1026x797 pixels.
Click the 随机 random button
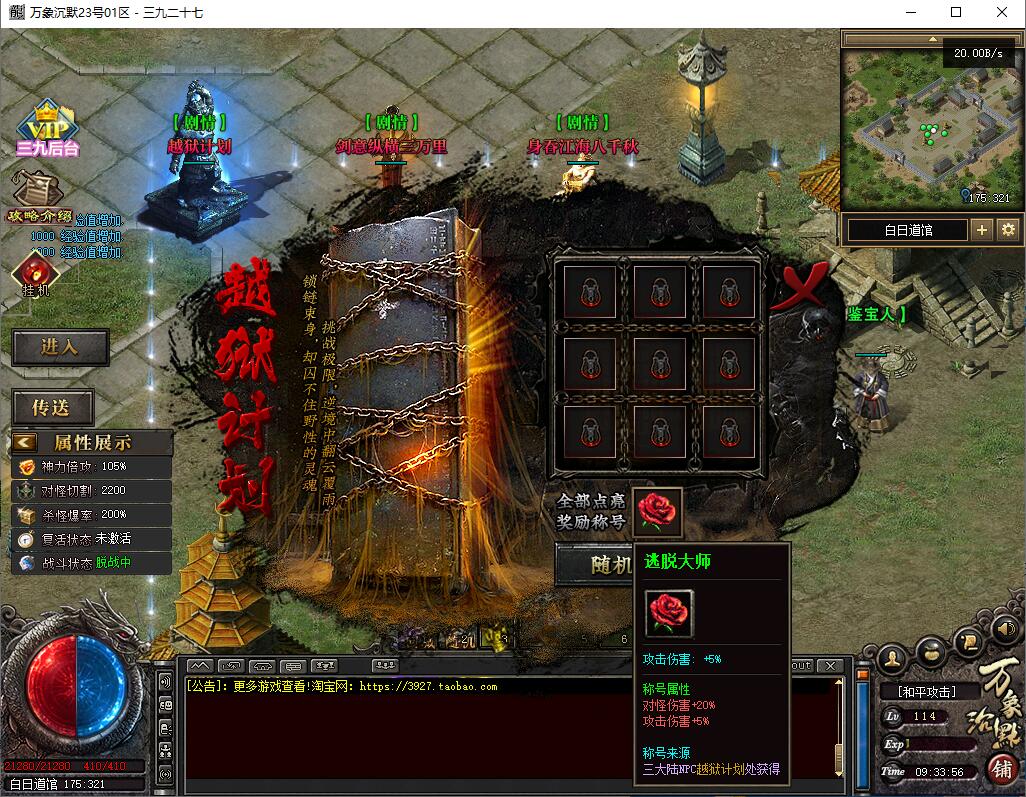pos(596,565)
